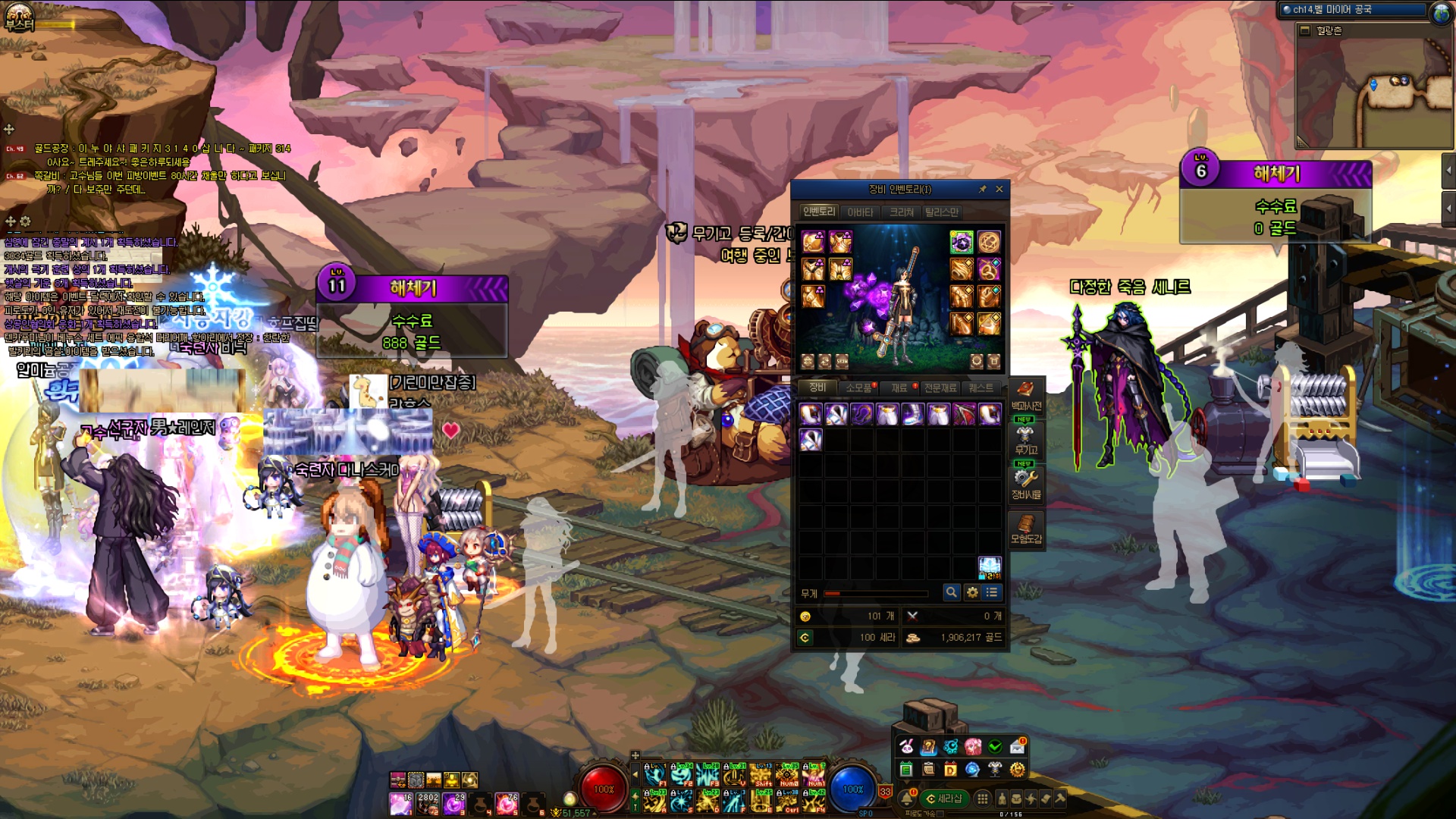The image size is (1456, 819).
Task: Pin the inventory window with pushpin
Action: (x=983, y=189)
